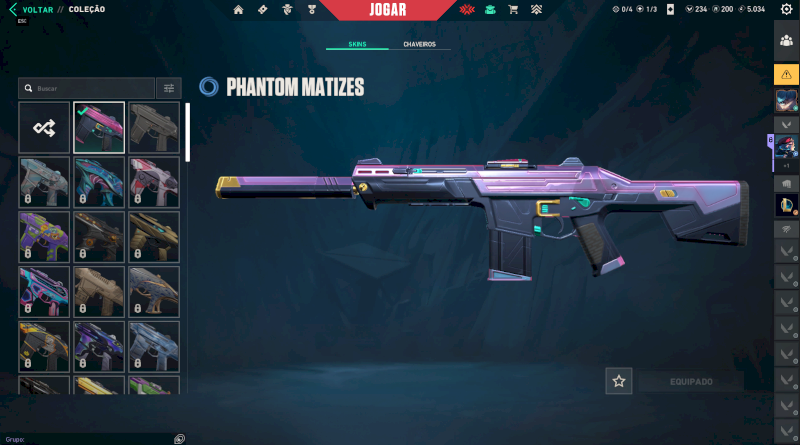This screenshot has width=800, height=445.
Task: Open the red esports emblem icon
Action: (x=467, y=10)
